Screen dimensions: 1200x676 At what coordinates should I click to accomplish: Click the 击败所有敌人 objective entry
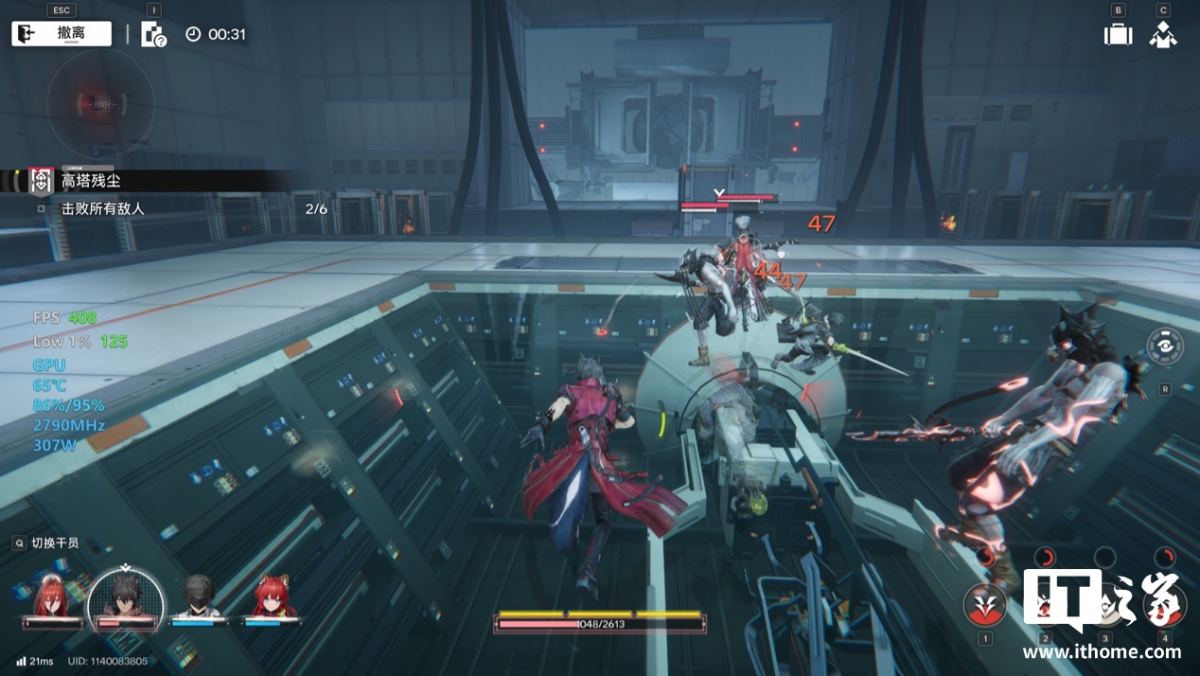click(103, 209)
